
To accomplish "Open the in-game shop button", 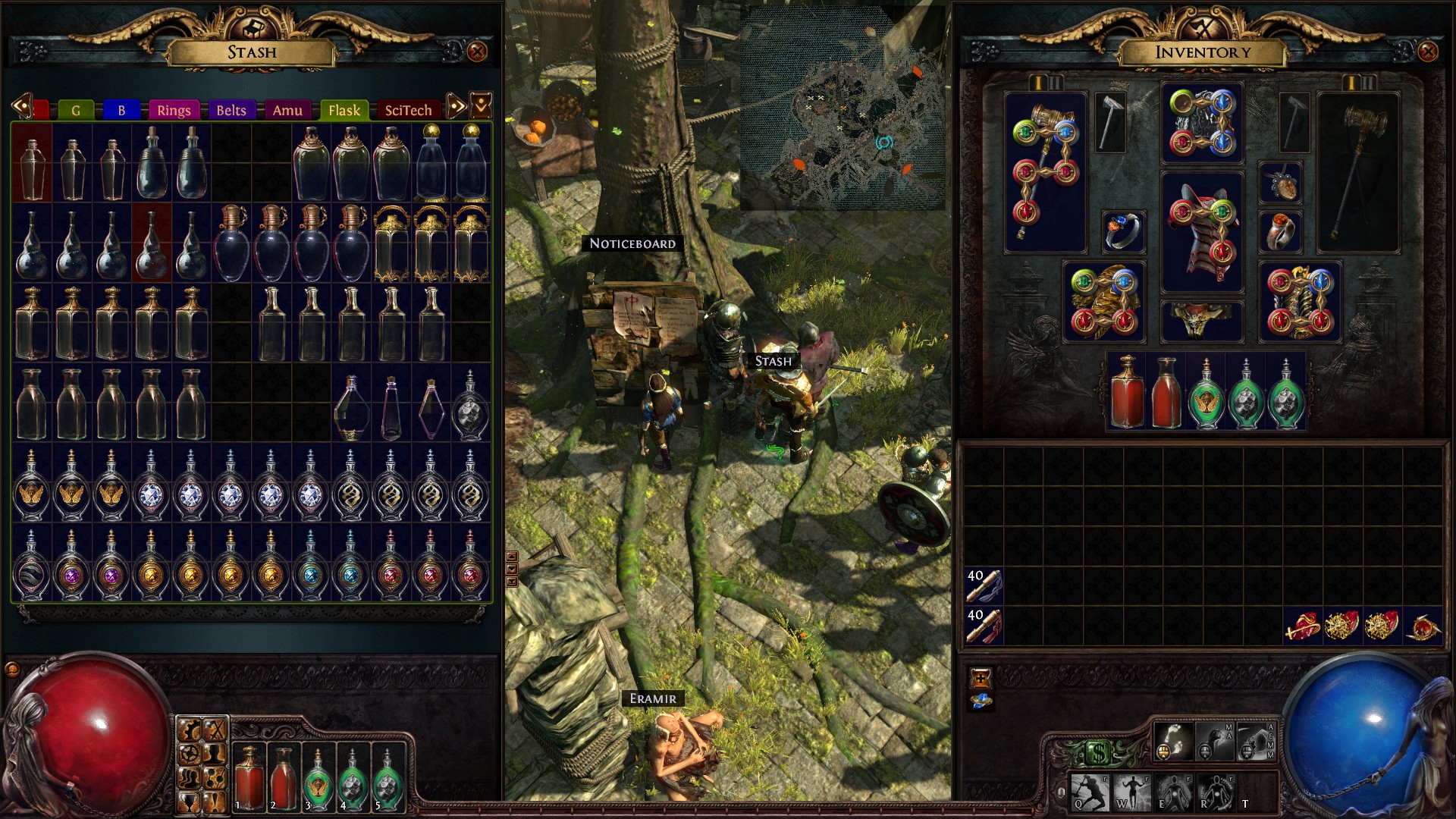I will 1099,753.
